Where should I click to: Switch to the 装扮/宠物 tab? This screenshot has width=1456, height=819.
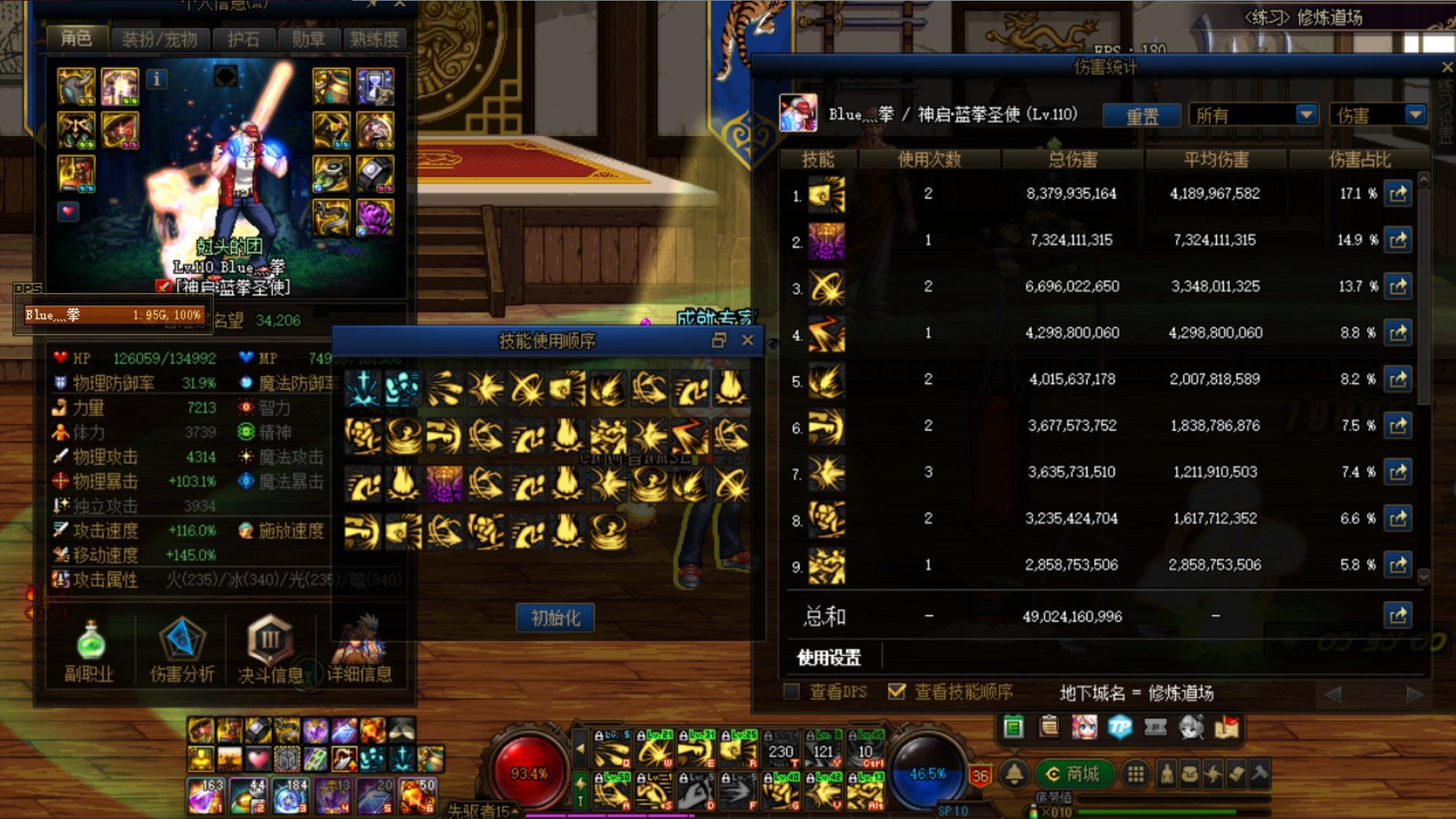point(159,39)
